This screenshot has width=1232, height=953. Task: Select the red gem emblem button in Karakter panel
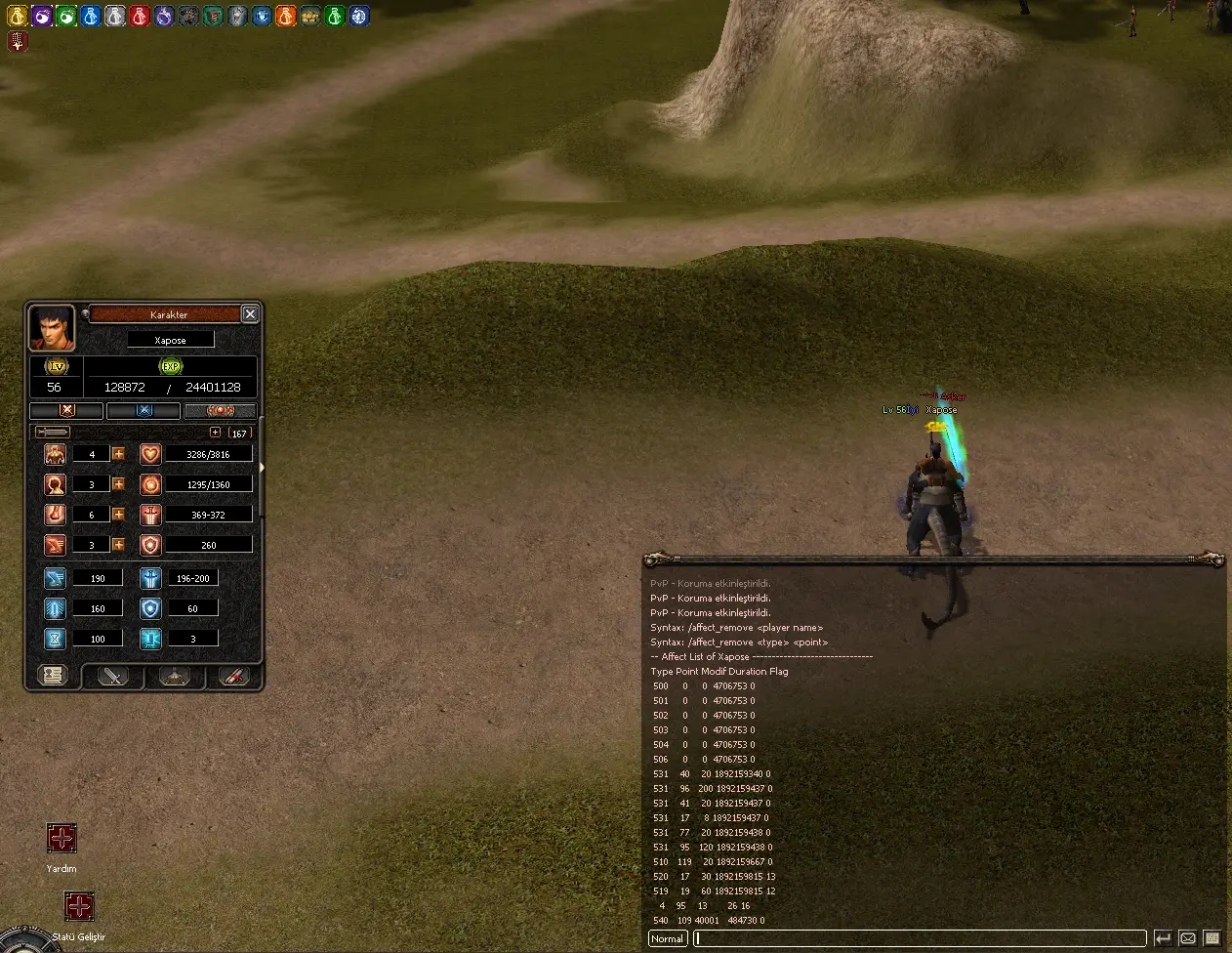pyautogui.click(x=221, y=411)
